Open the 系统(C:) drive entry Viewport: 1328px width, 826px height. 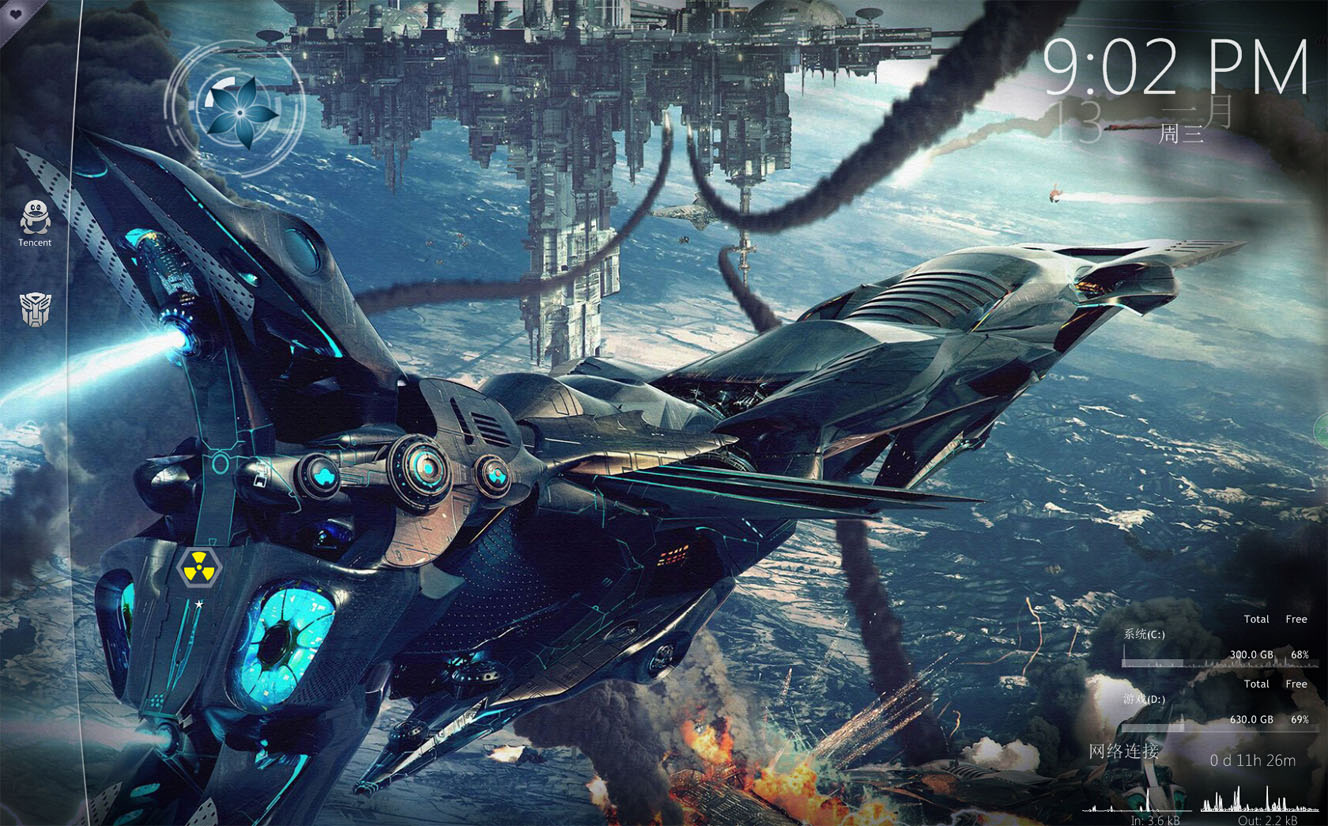pyautogui.click(x=1144, y=634)
